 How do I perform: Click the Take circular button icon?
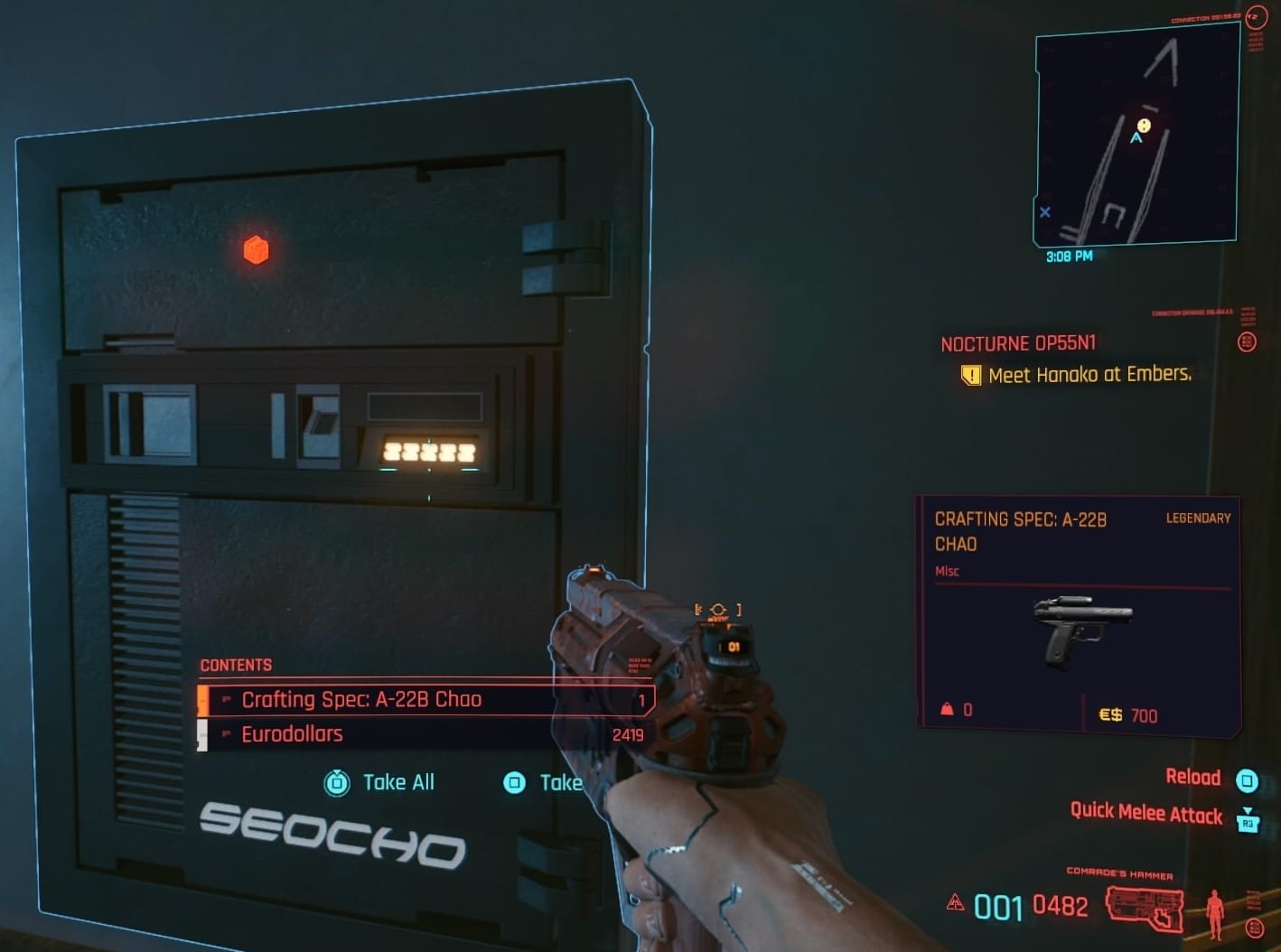click(516, 783)
